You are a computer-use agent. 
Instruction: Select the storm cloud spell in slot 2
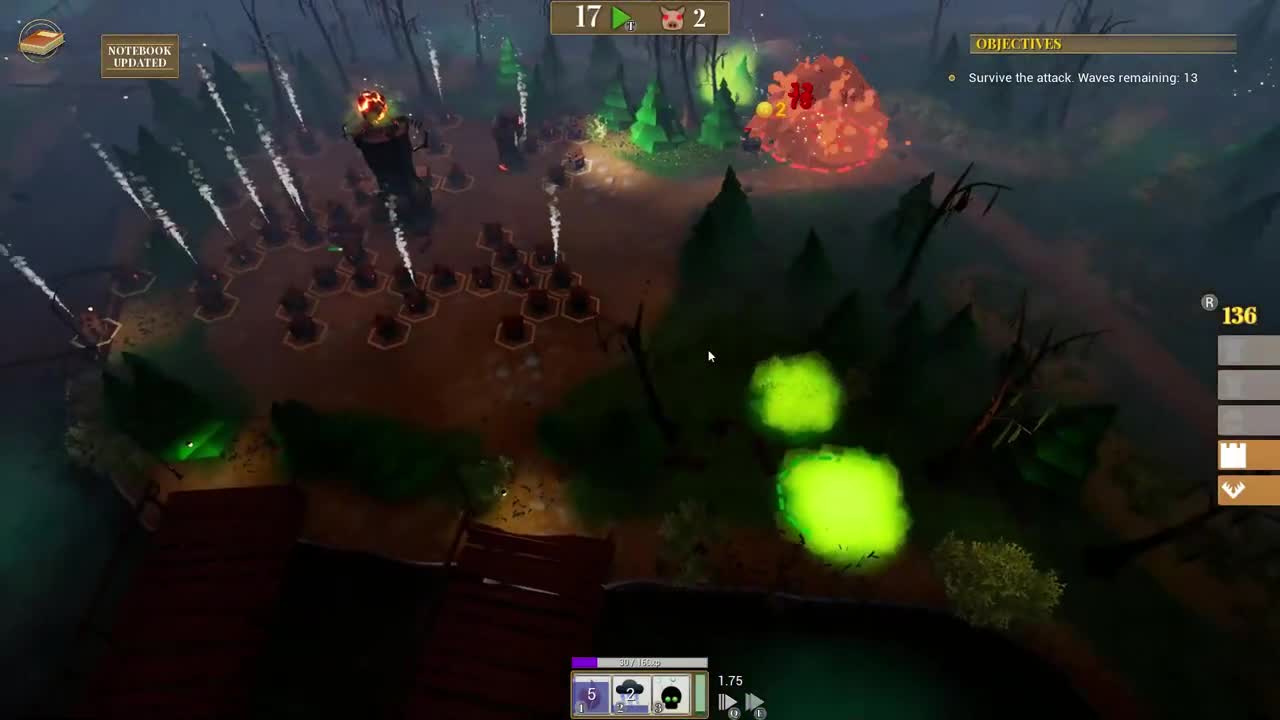tap(629, 693)
